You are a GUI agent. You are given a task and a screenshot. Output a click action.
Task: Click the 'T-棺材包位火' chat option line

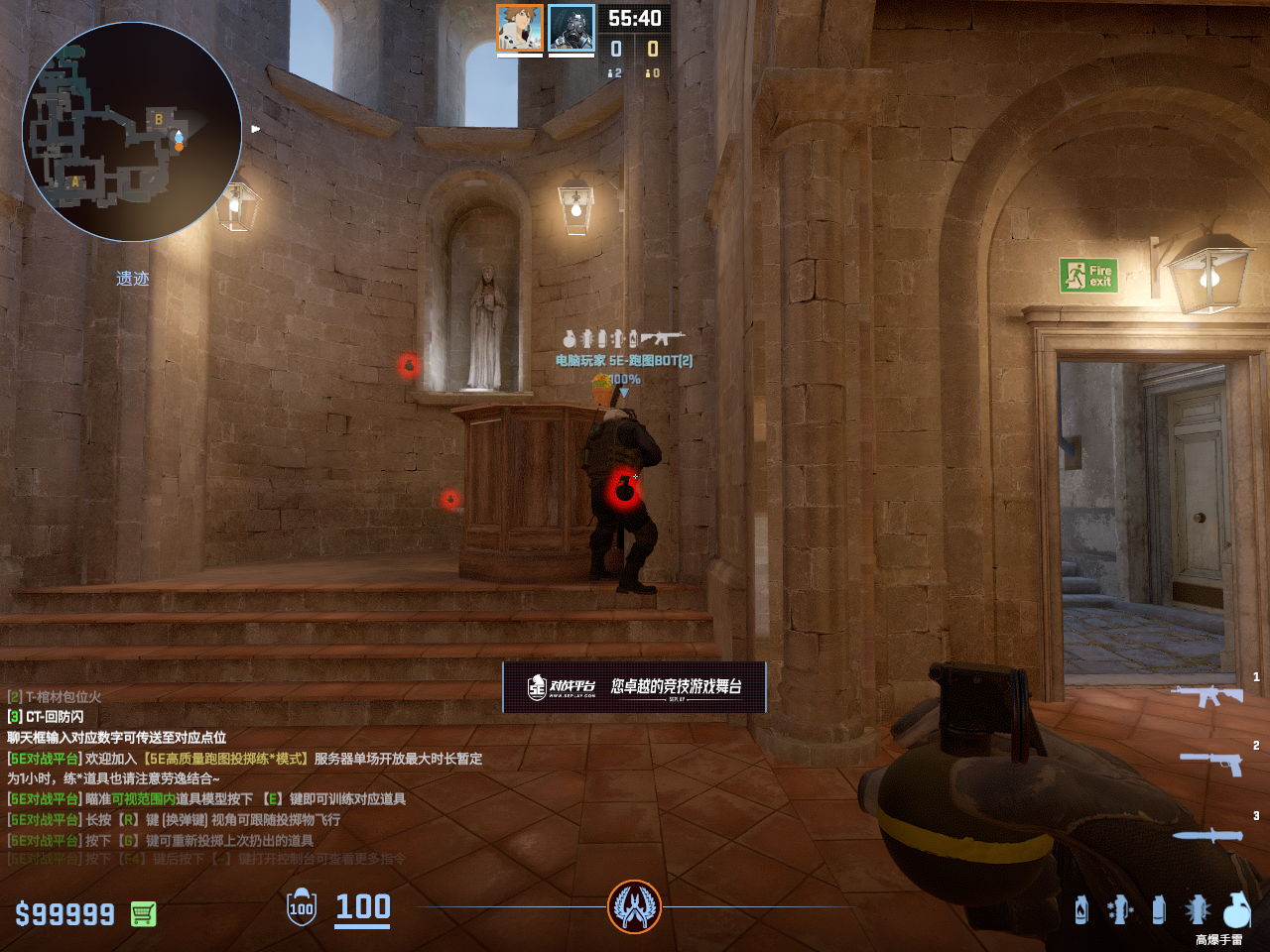click(x=55, y=696)
